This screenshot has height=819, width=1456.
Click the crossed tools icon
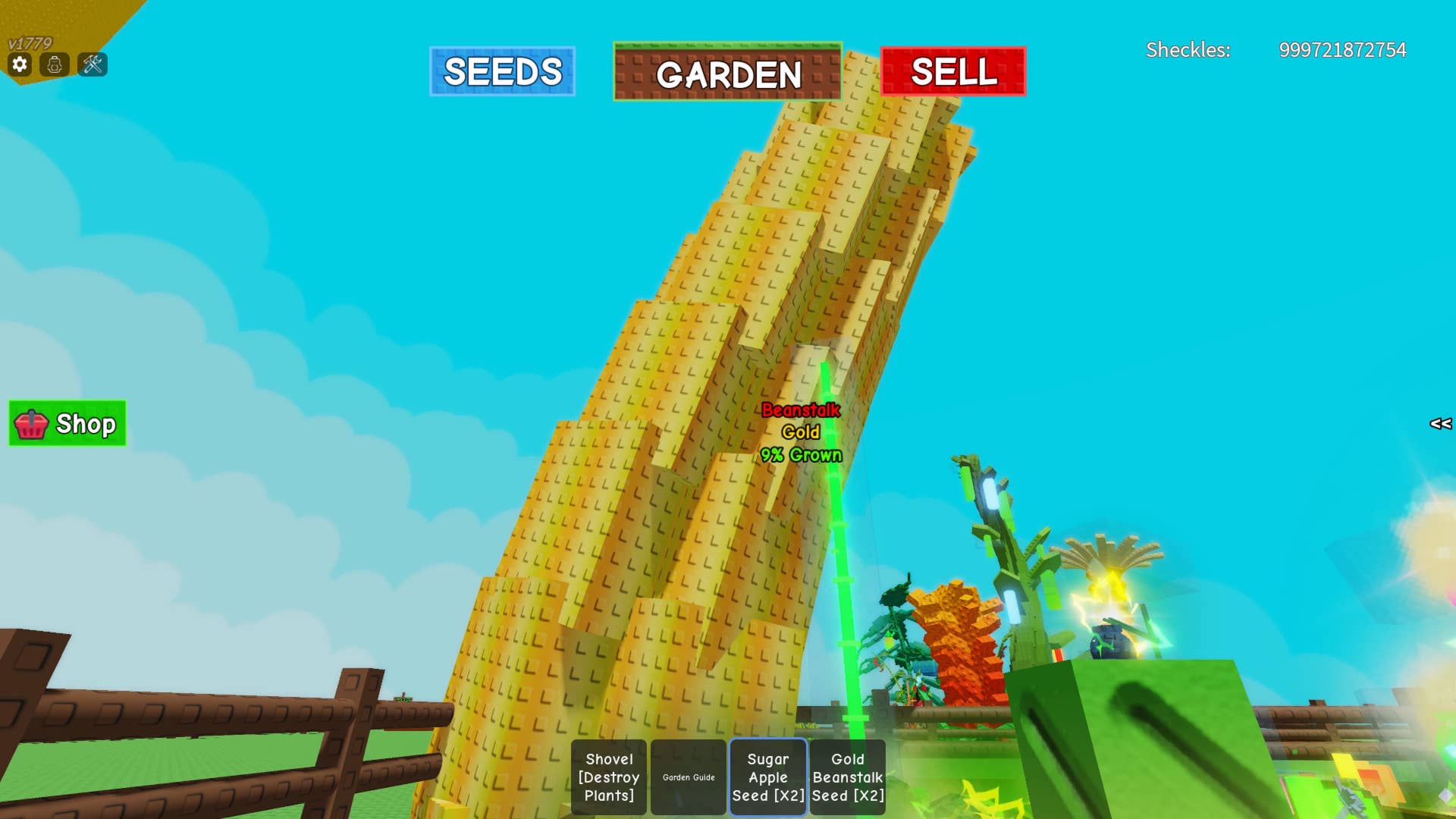coord(93,64)
